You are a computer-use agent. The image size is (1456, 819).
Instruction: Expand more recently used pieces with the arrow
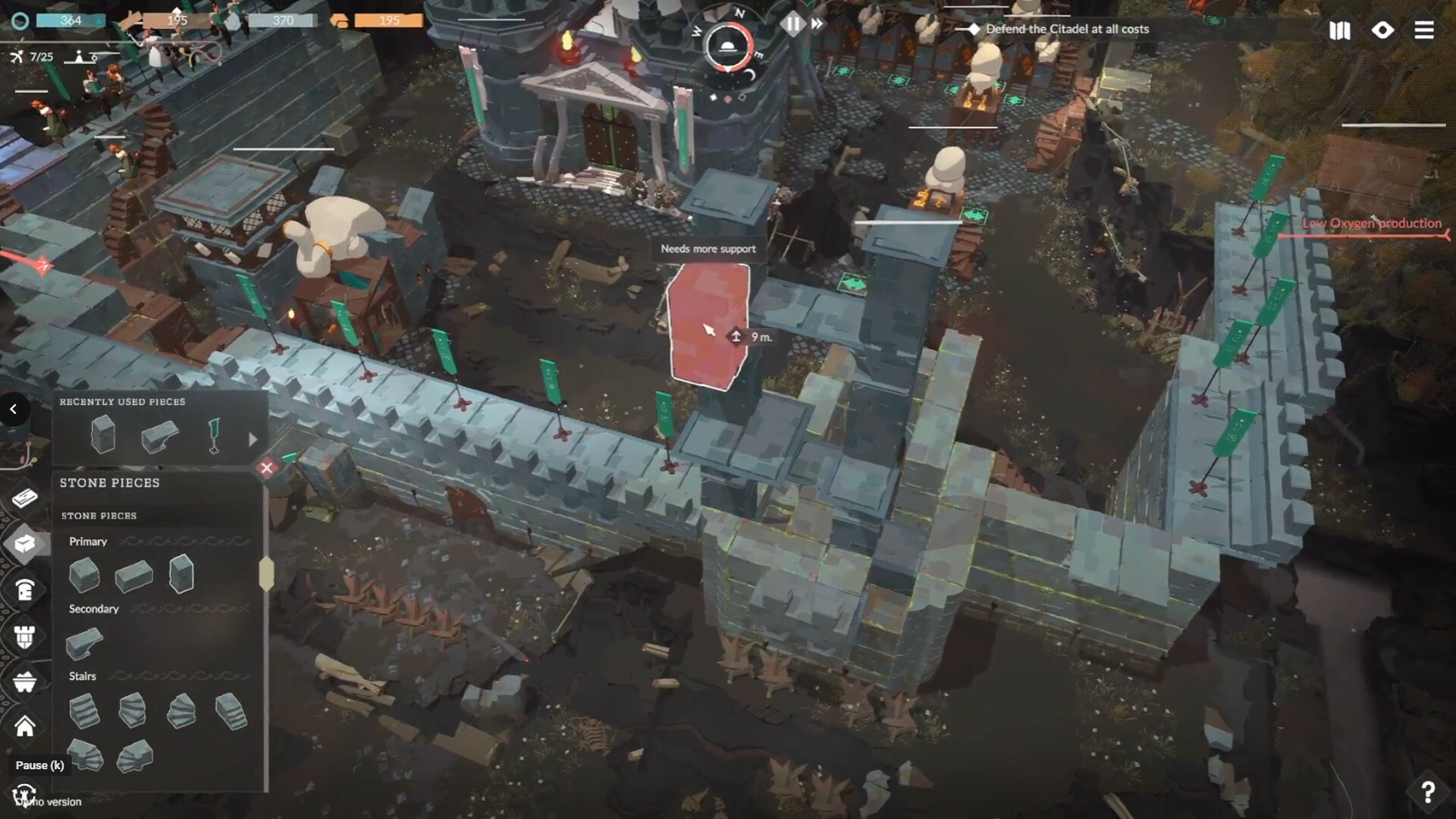pos(252,438)
